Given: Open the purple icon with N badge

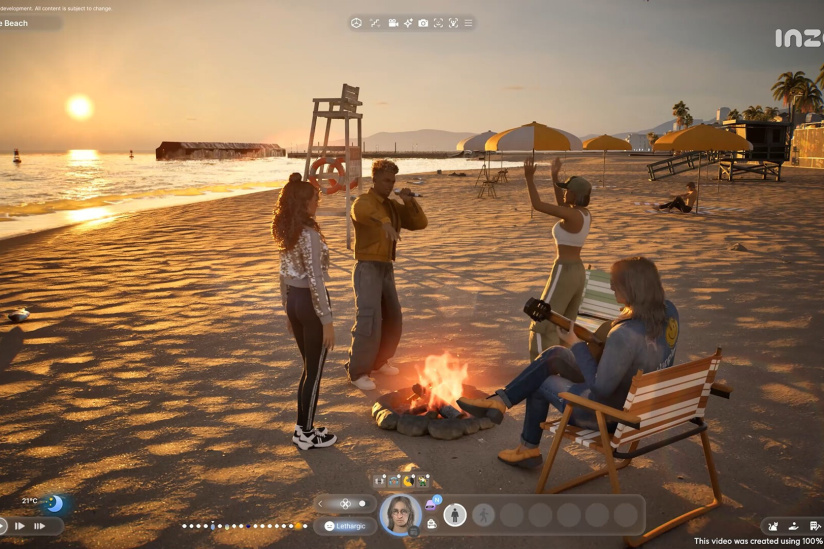Looking at the screenshot, I should tap(432, 504).
